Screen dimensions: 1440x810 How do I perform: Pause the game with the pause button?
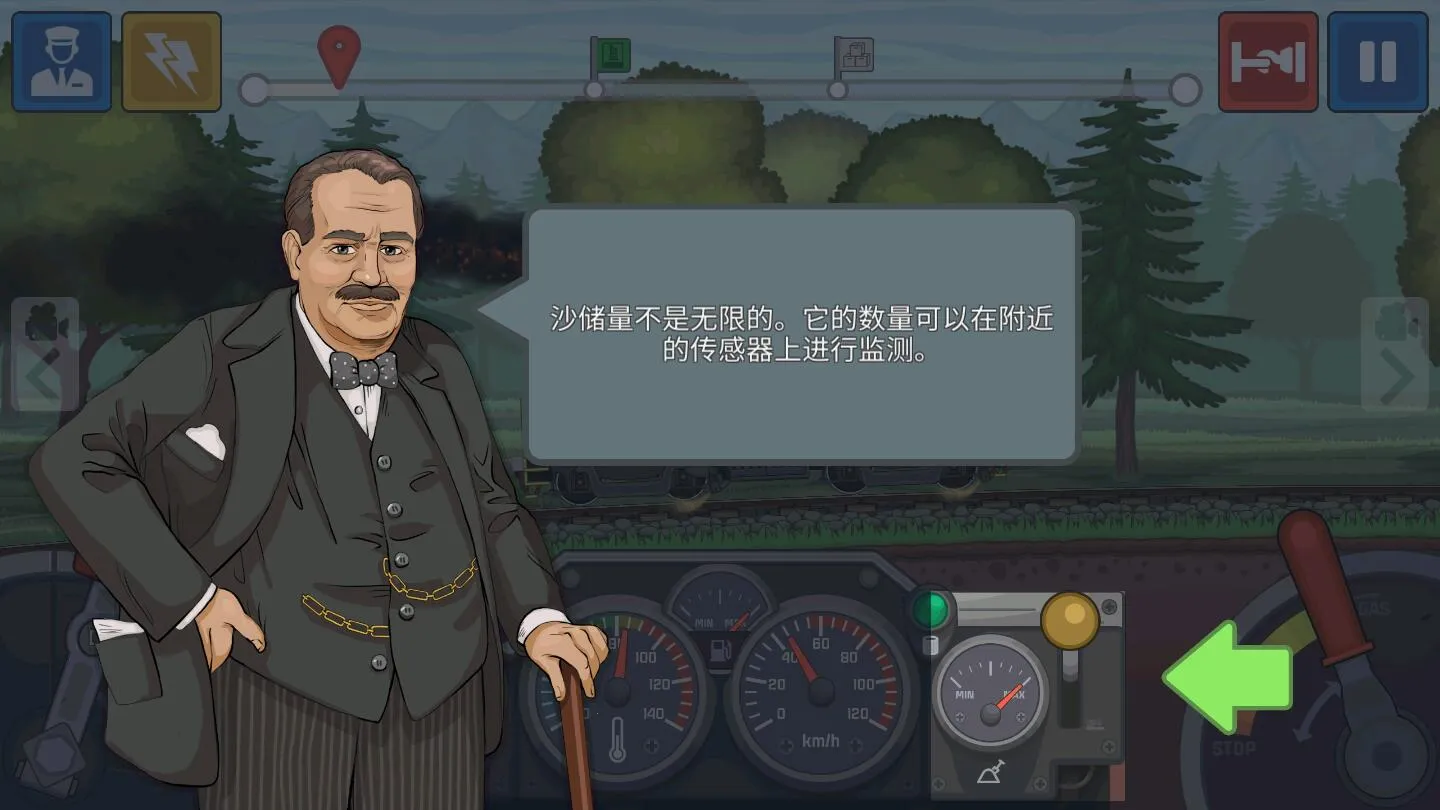point(1378,60)
